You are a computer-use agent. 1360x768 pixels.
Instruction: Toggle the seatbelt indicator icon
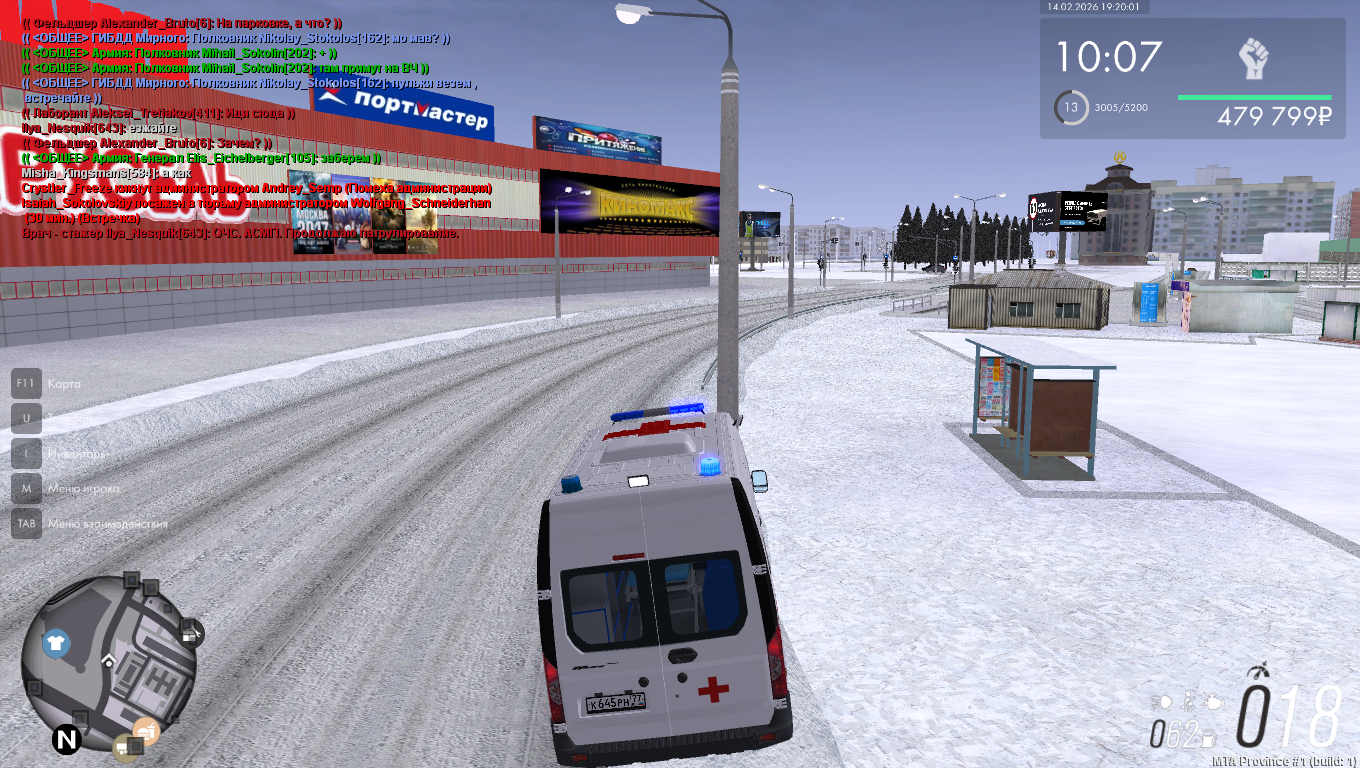click(1188, 702)
